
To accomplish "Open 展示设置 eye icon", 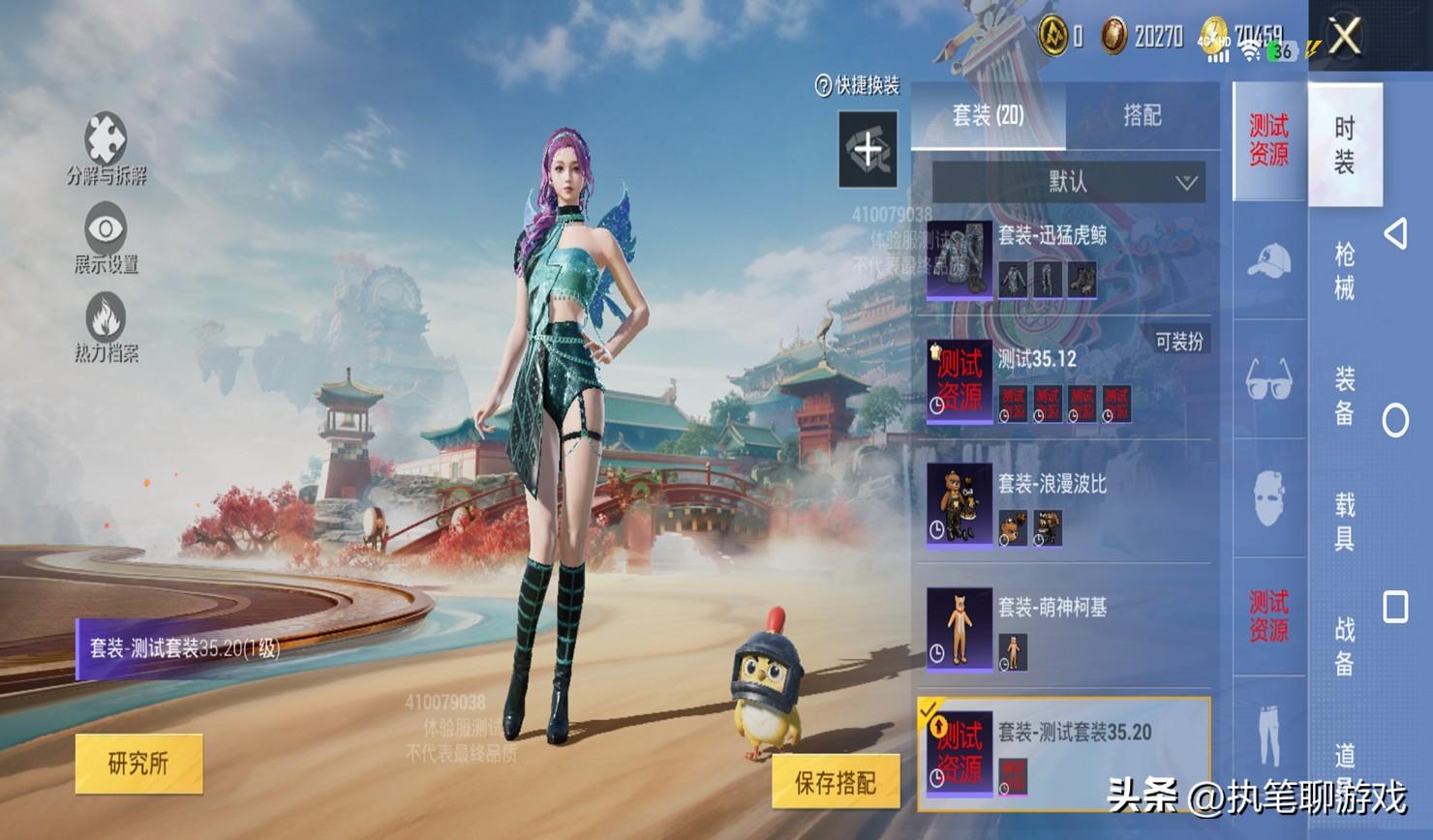I will click(106, 228).
